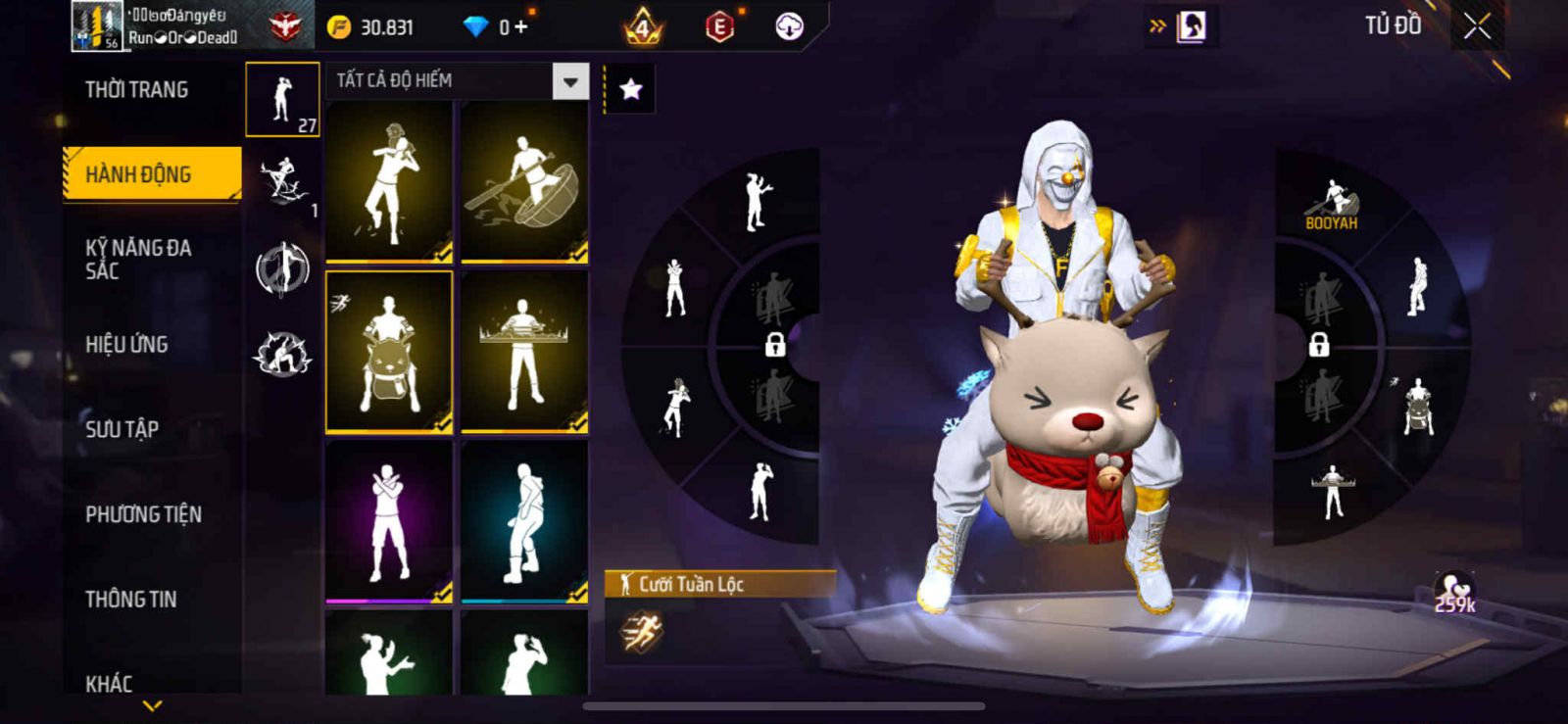Open the Hiệu Ứng section
The width and height of the screenshot is (1568, 724).
[126, 344]
